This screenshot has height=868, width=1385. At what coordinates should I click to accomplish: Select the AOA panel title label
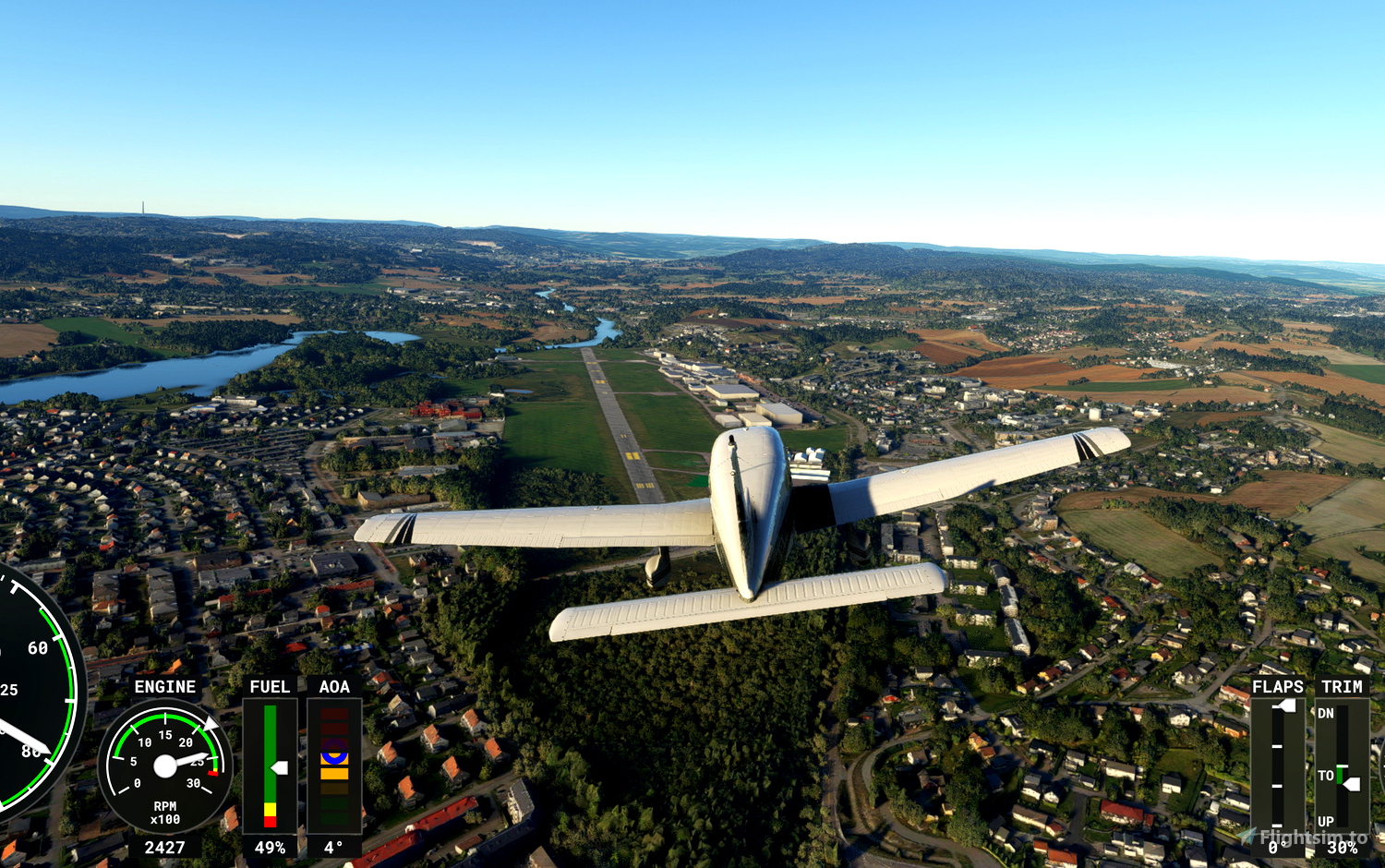(334, 687)
